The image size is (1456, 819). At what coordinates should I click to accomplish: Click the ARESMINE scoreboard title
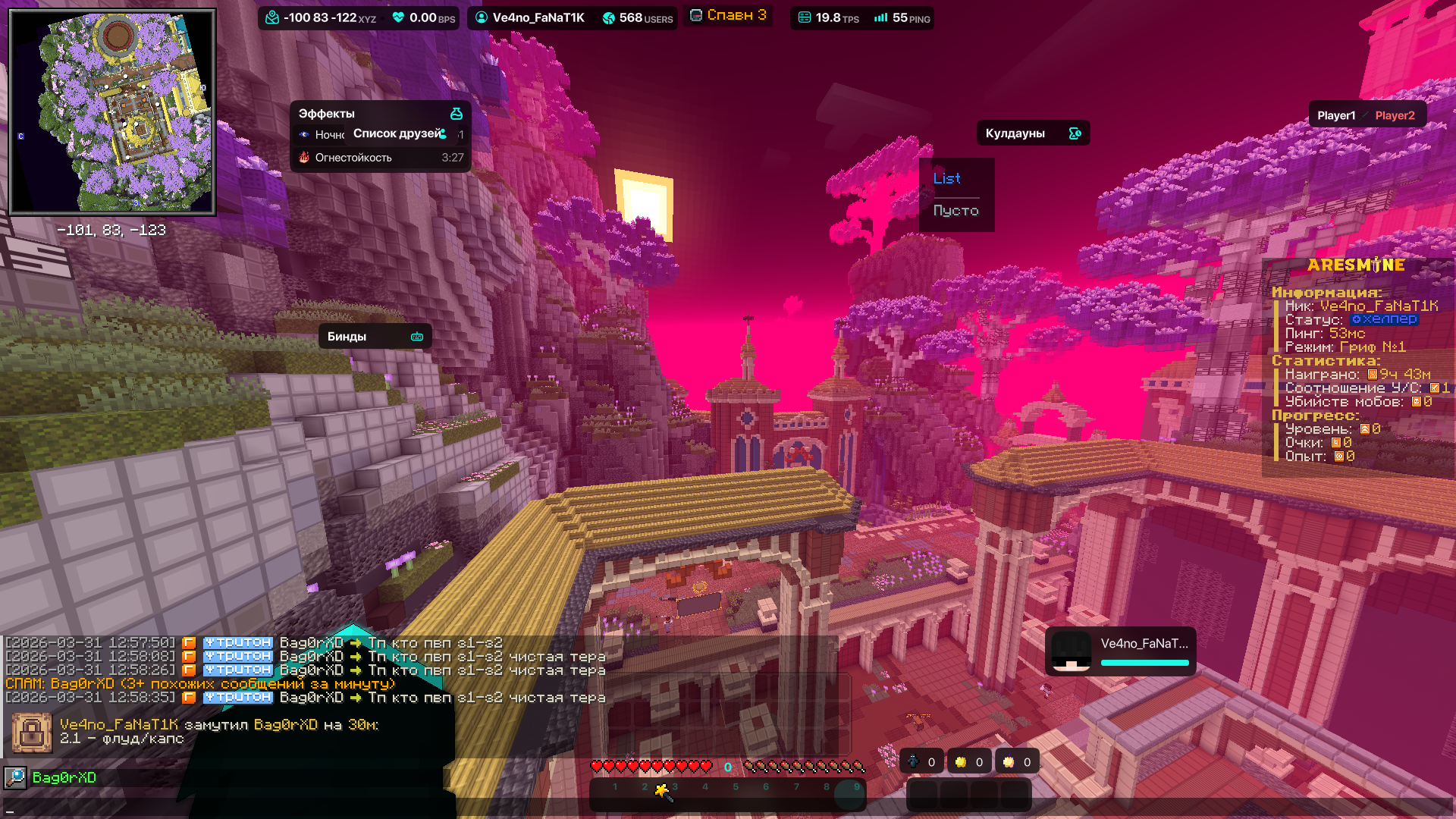pyautogui.click(x=1356, y=265)
